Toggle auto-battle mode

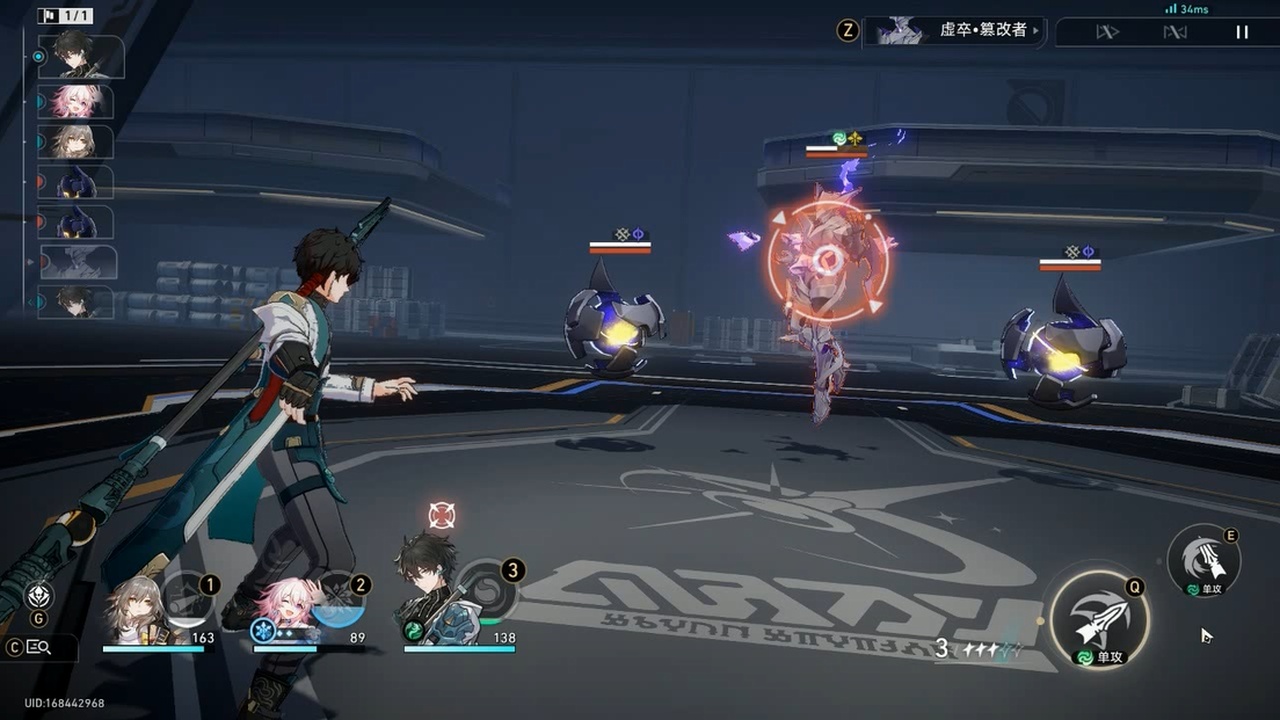tap(1174, 32)
